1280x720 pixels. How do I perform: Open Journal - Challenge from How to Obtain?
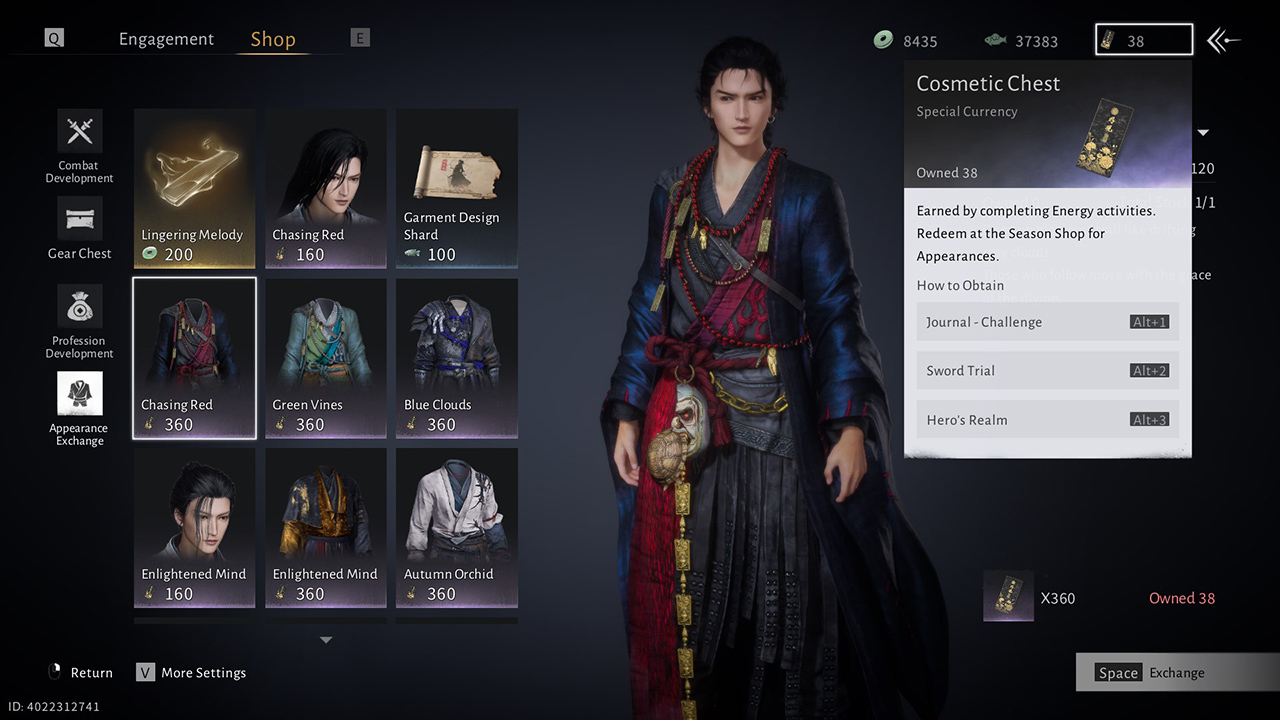click(x=1047, y=322)
